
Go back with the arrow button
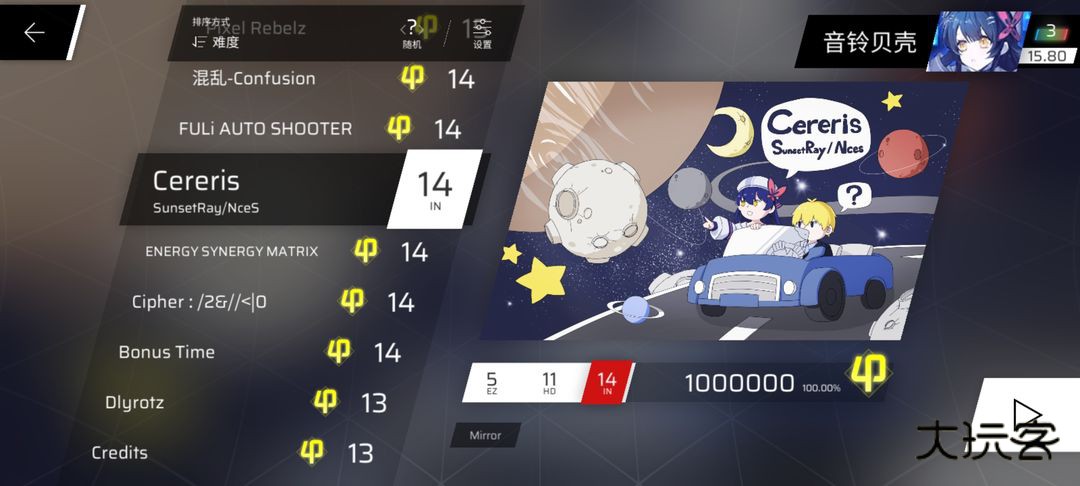click(35, 33)
